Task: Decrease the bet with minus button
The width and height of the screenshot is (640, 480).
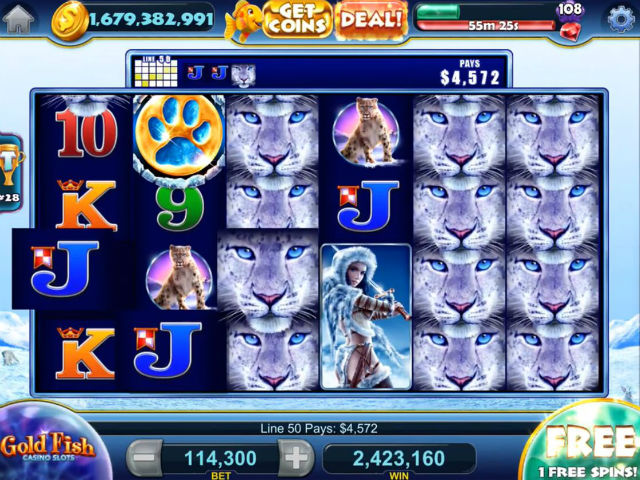Action: (144, 459)
